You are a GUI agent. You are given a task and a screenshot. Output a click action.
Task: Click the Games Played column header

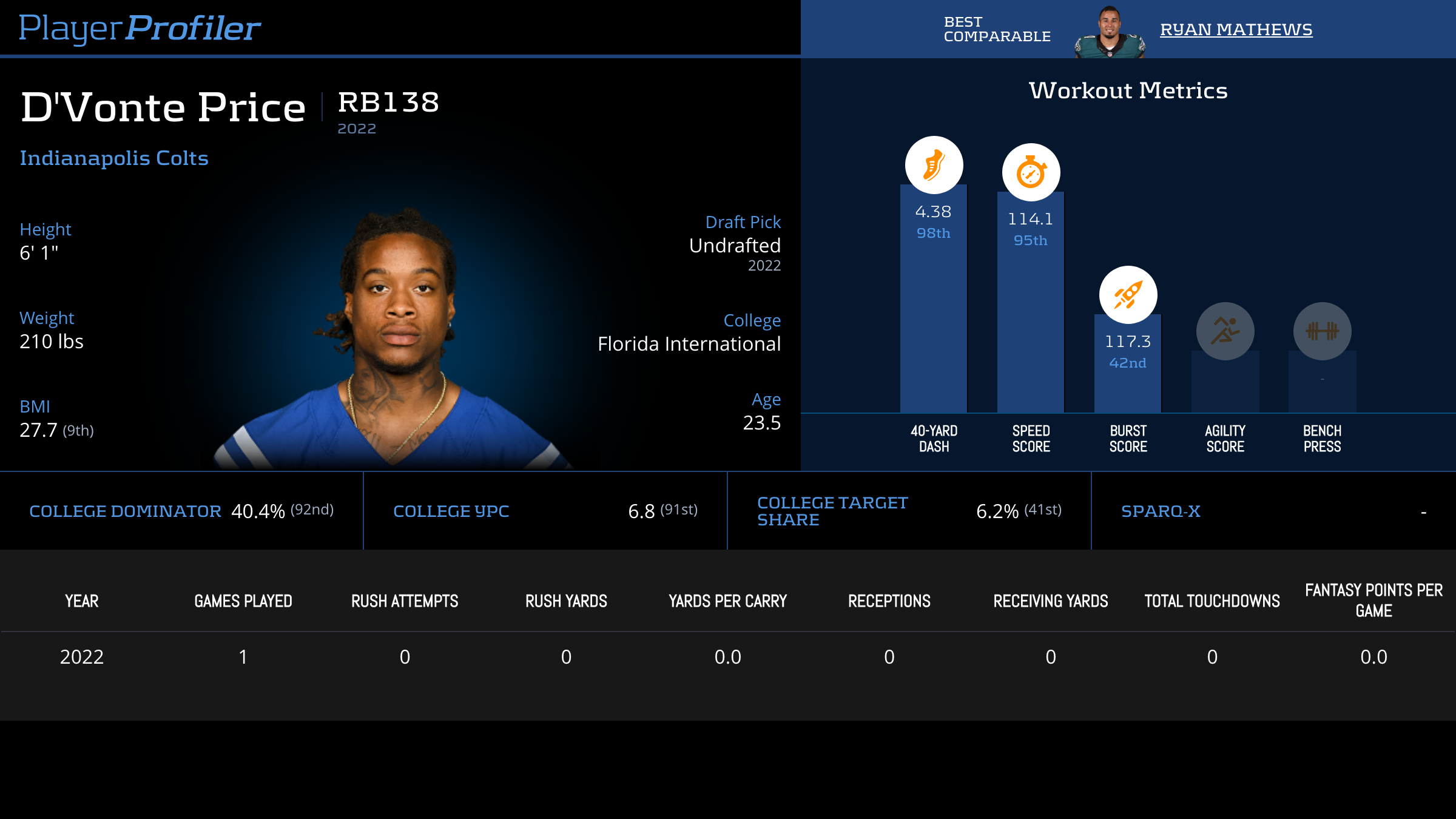click(243, 601)
